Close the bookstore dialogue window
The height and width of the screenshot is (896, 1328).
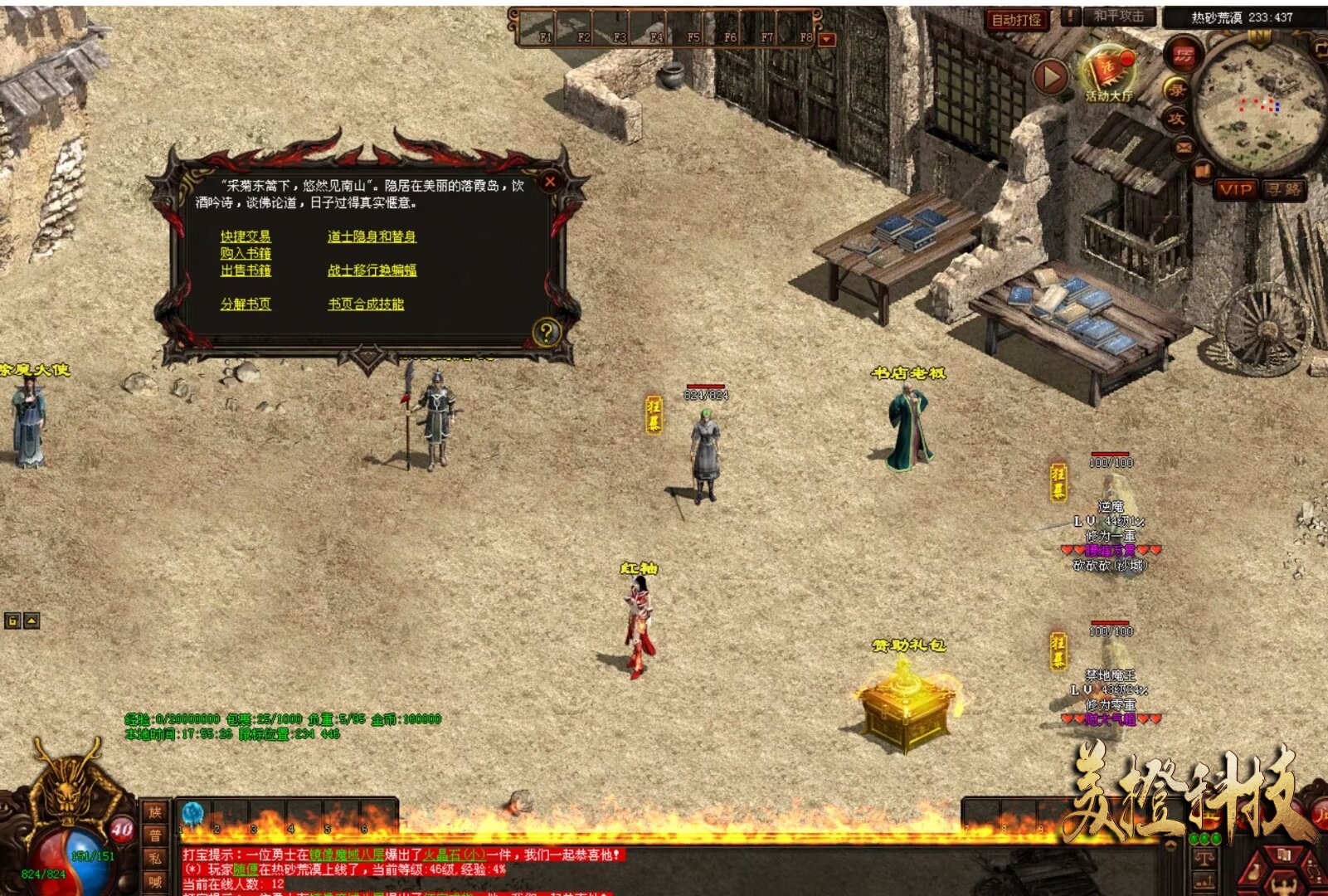(x=549, y=182)
